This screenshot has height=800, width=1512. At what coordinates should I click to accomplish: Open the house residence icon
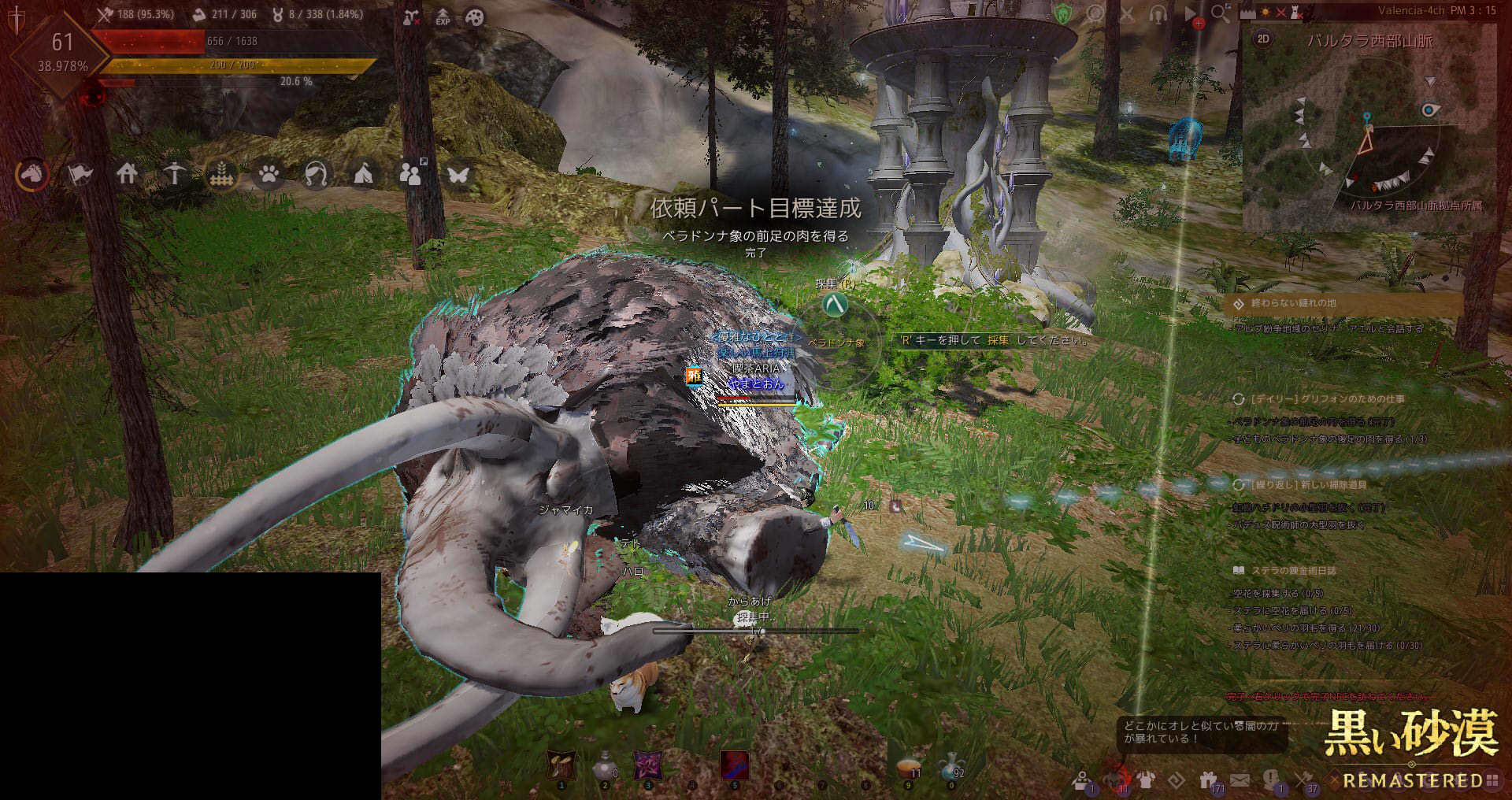[127, 173]
